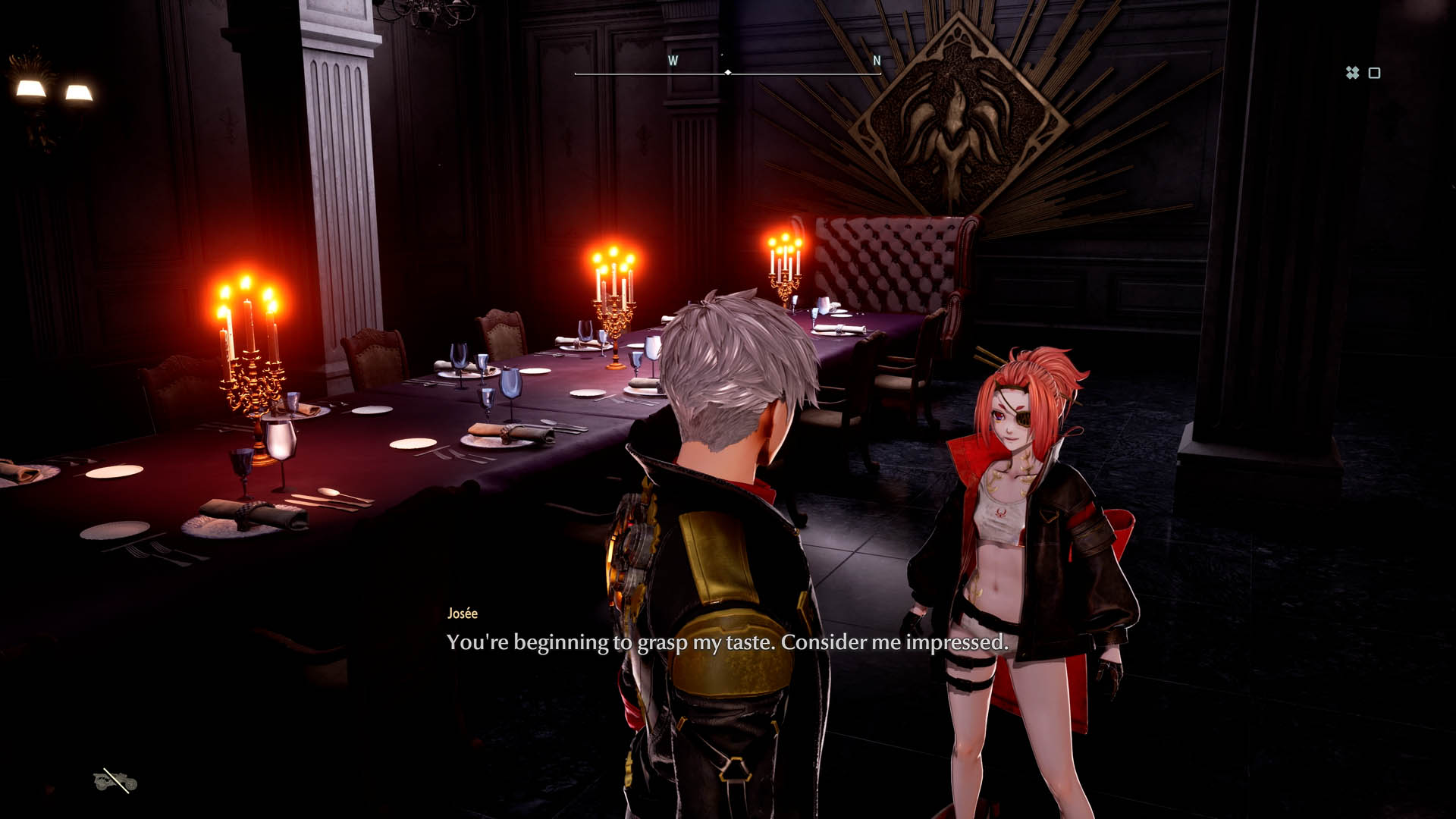The image size is (1456, 819).
Task: Click the crossed-out motorcycle icon
Action: click(x=115, y=780)
